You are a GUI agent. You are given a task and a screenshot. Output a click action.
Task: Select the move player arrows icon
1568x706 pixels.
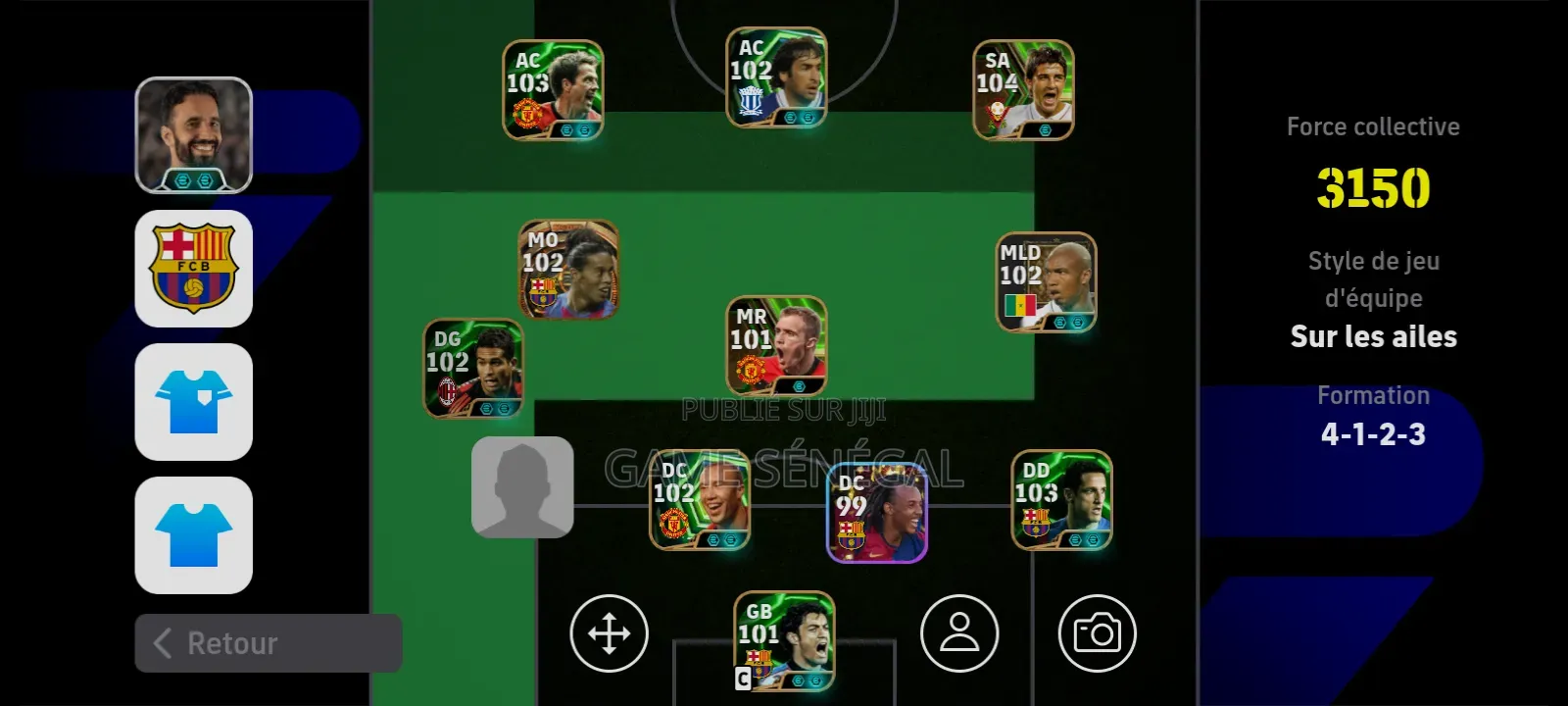tap(609, 634)
